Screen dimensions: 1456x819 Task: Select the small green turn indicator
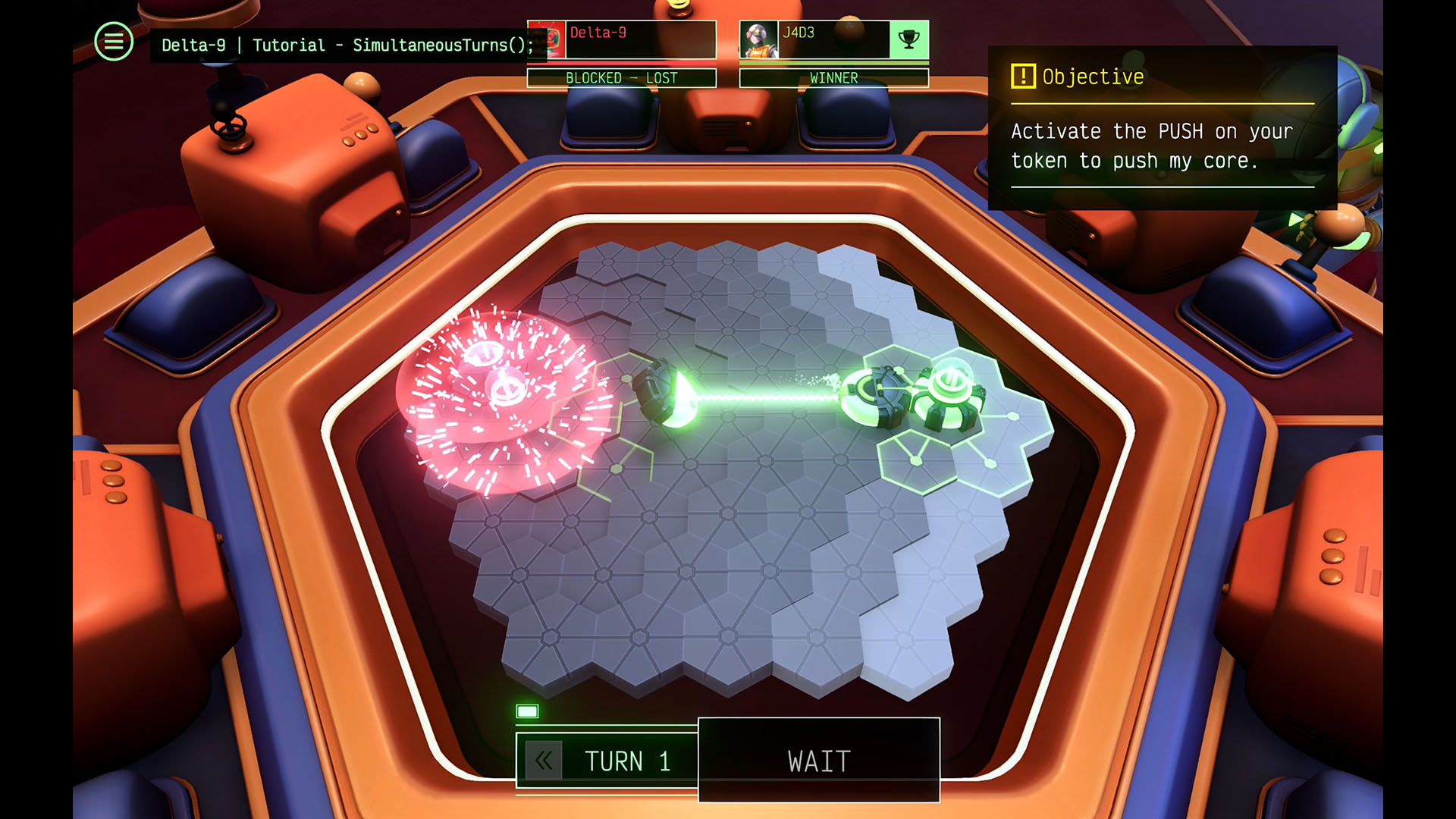tap(527, 711)
